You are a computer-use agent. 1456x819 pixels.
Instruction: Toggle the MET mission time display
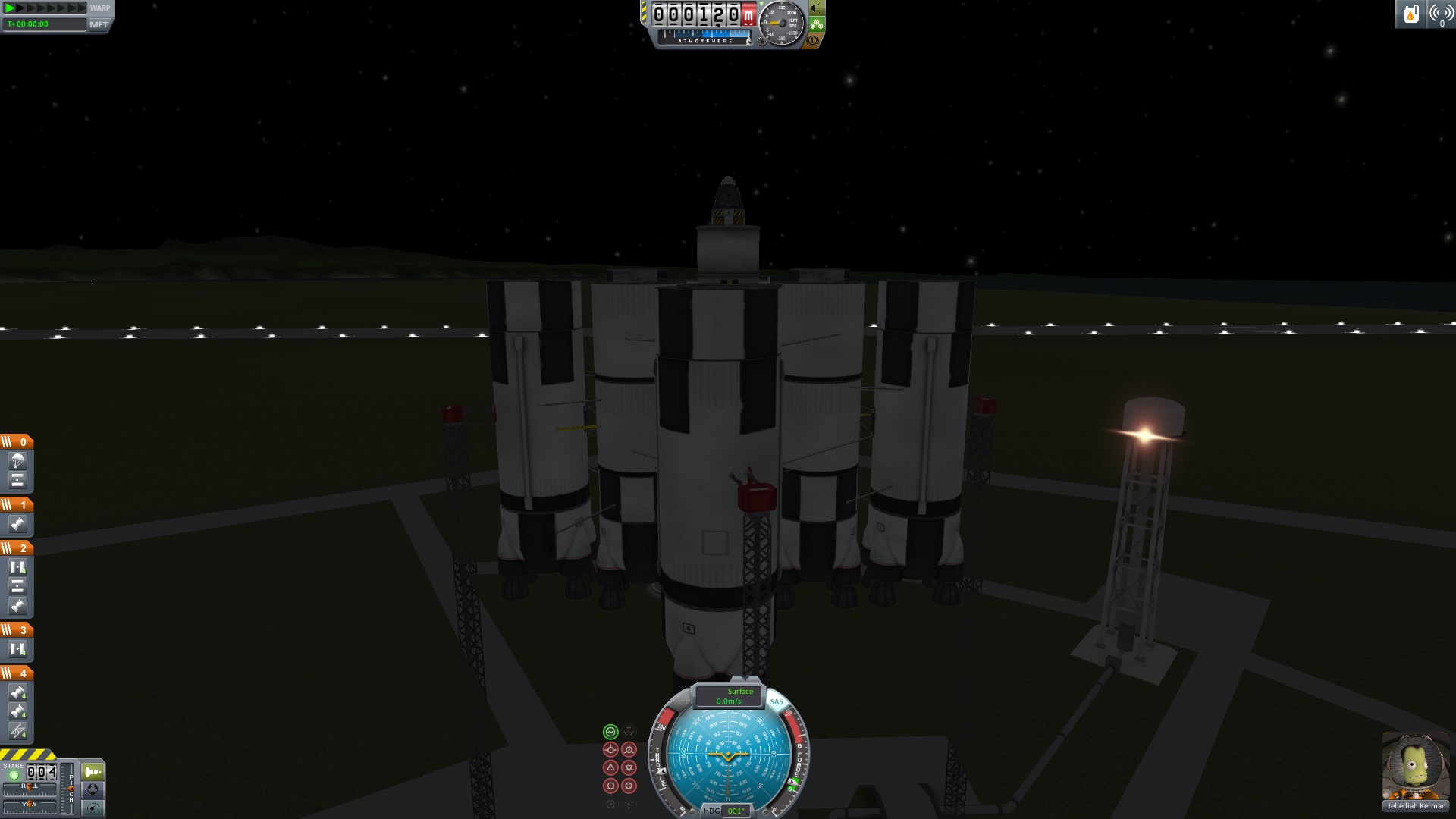coord(99,24)
